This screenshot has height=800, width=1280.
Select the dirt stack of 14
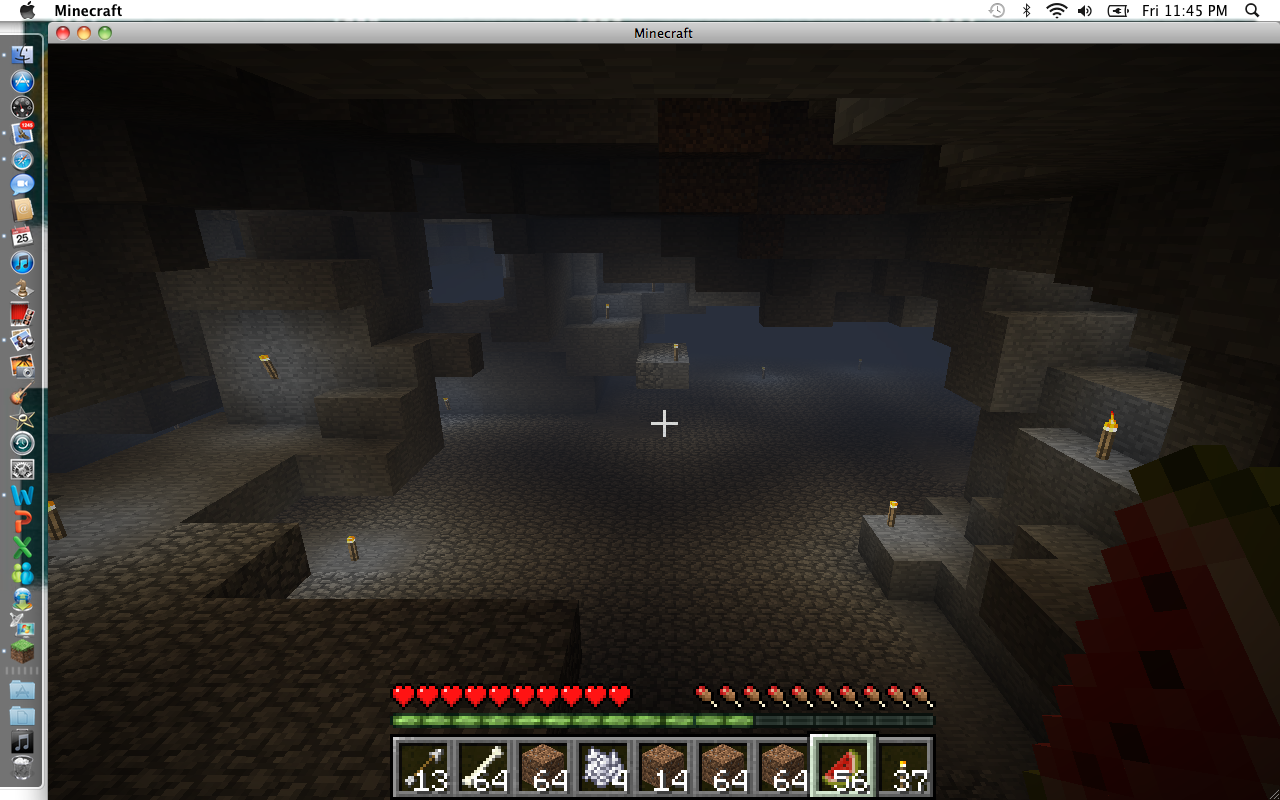tap(663, 768)
